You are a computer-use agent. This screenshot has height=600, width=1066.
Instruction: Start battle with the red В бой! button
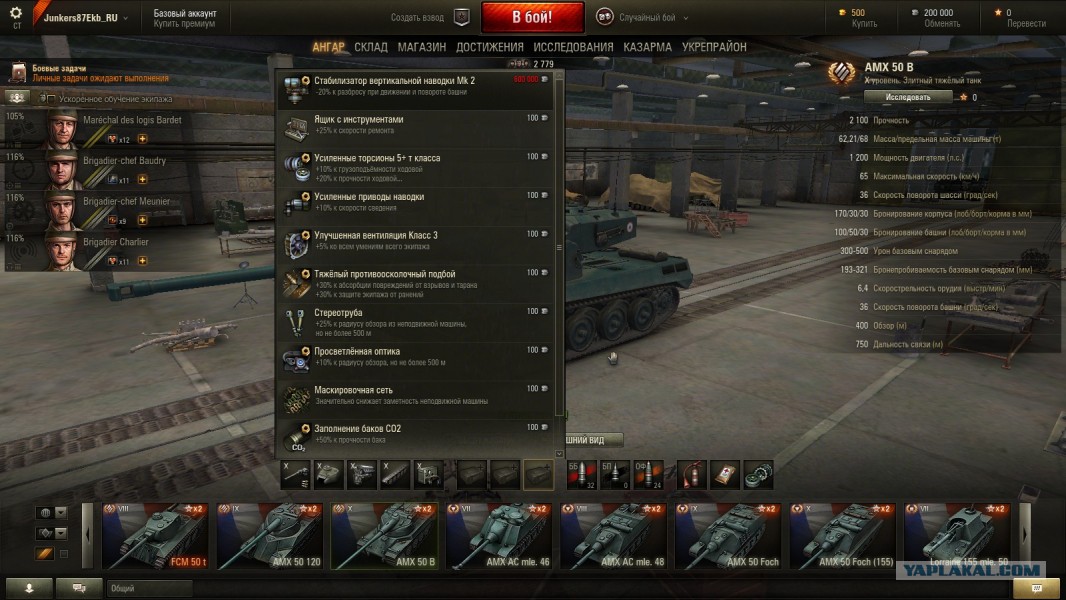coord(532,17)
